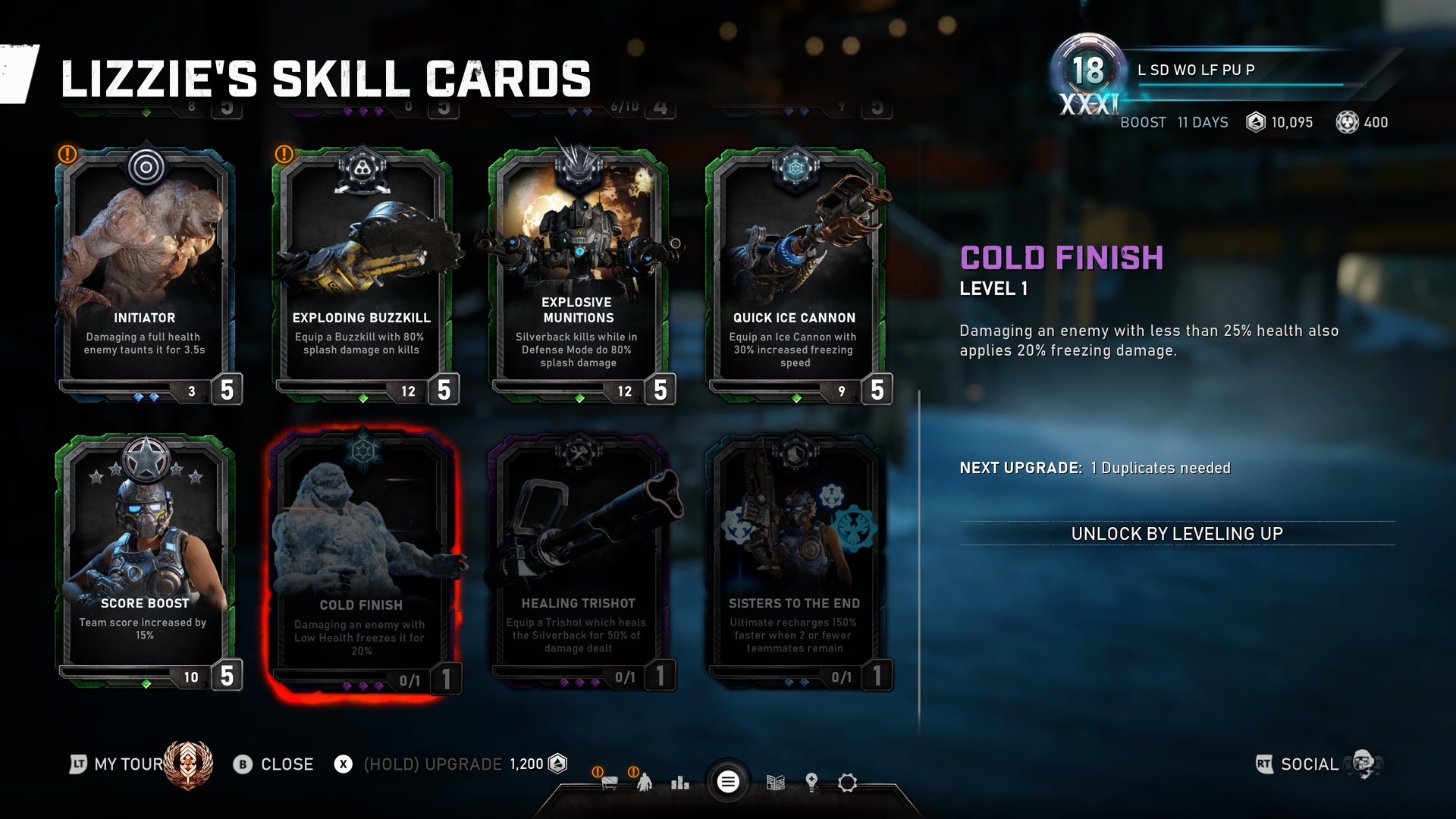Open the gear settings icon
This screenshot has height=819, width=1456.
847,782
